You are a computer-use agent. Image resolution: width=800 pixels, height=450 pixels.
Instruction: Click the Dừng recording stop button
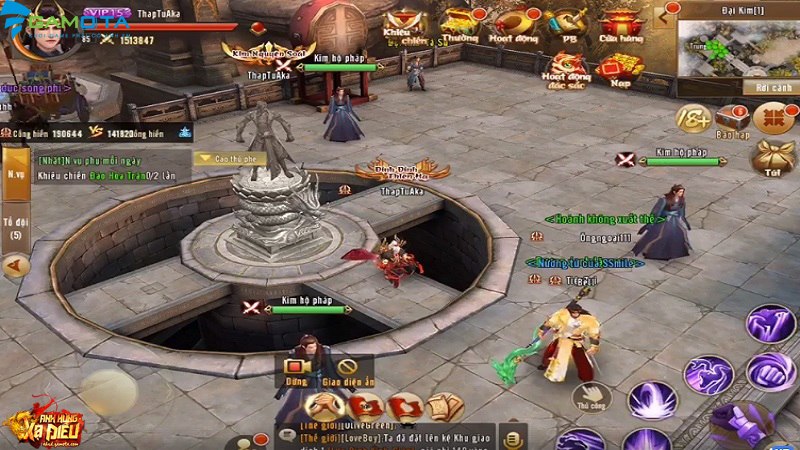(295, 369)
